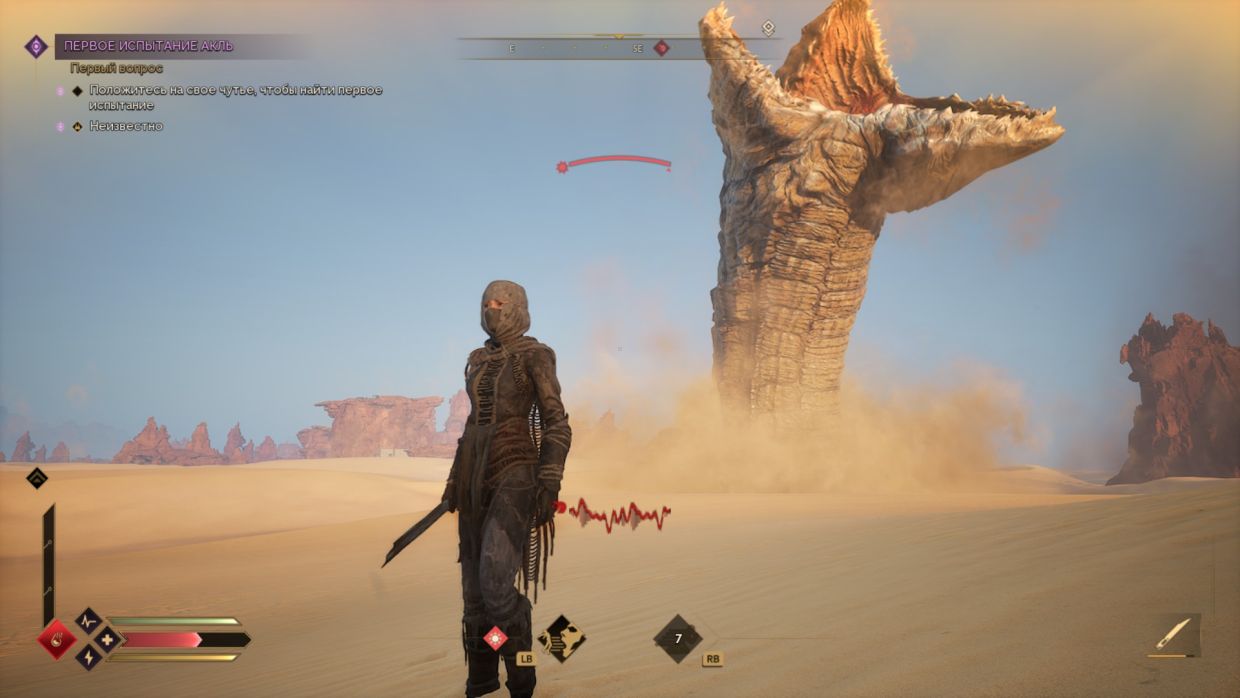The height and width of the screenshot is (698, 1240).
Task: Activate the red gauntlet hand ability icon
Action: point(56,639)
